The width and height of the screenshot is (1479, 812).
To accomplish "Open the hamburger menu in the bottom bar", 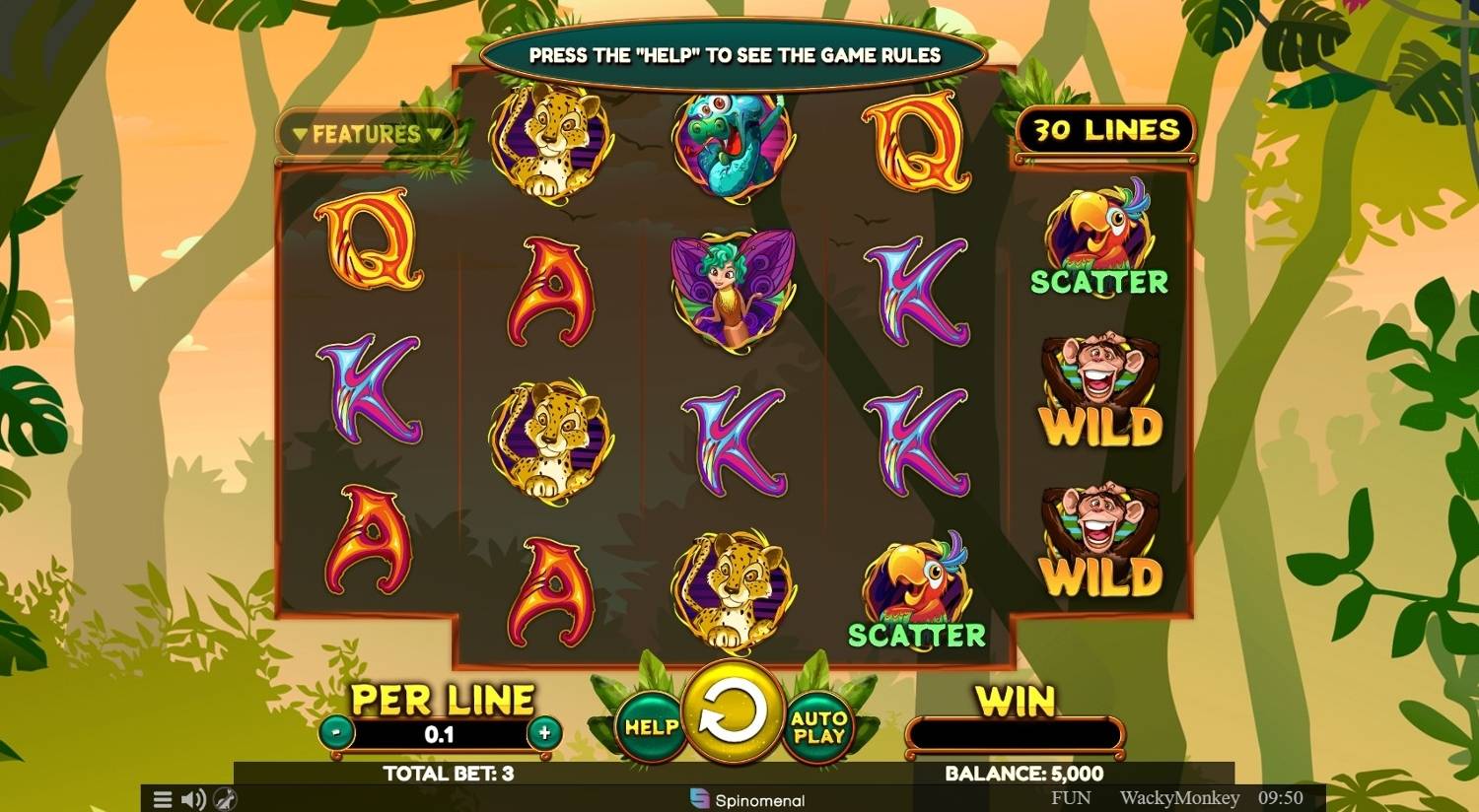I will (x=162, y=799).
